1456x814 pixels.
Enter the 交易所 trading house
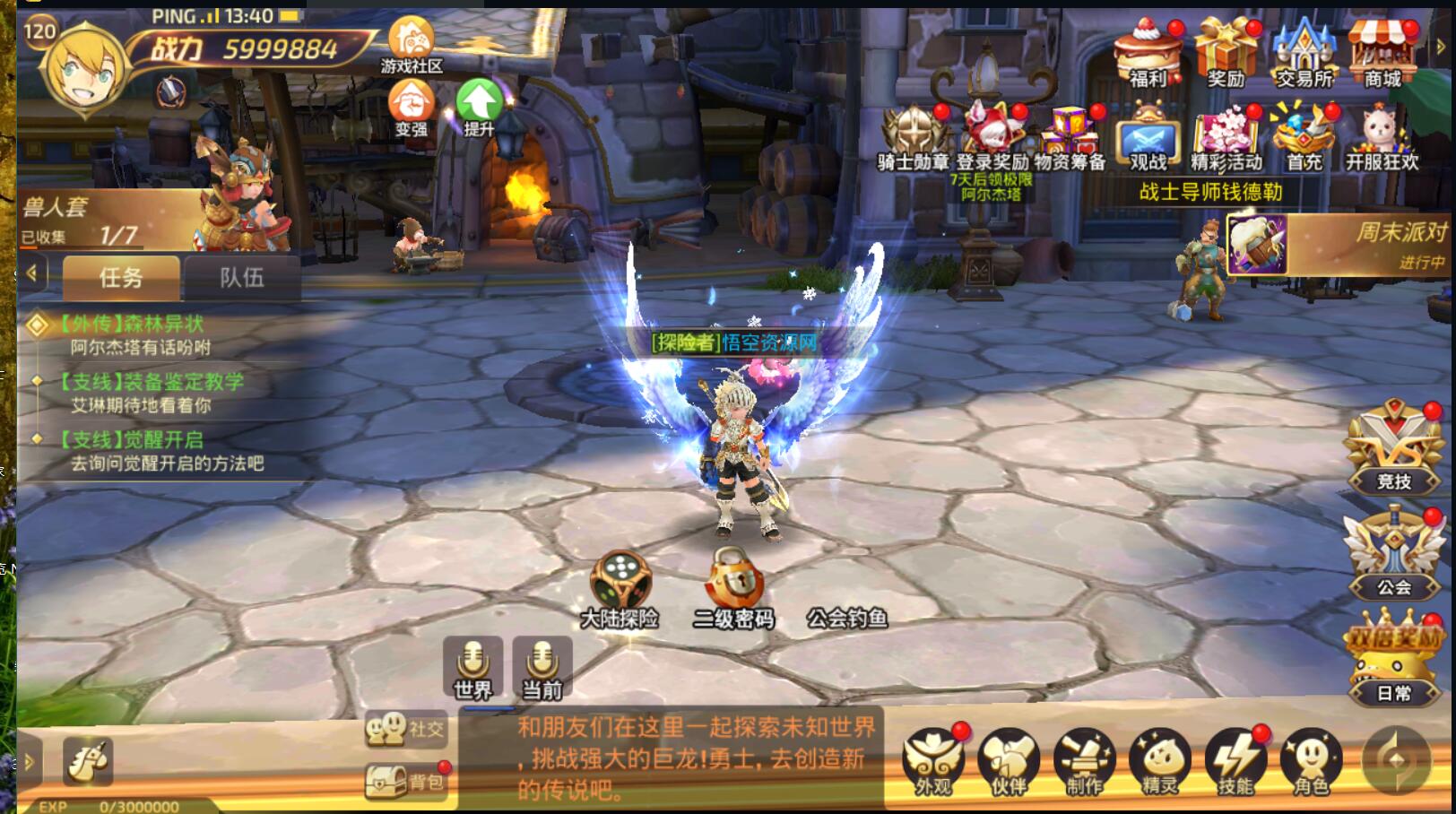(x=1304, y=54)
